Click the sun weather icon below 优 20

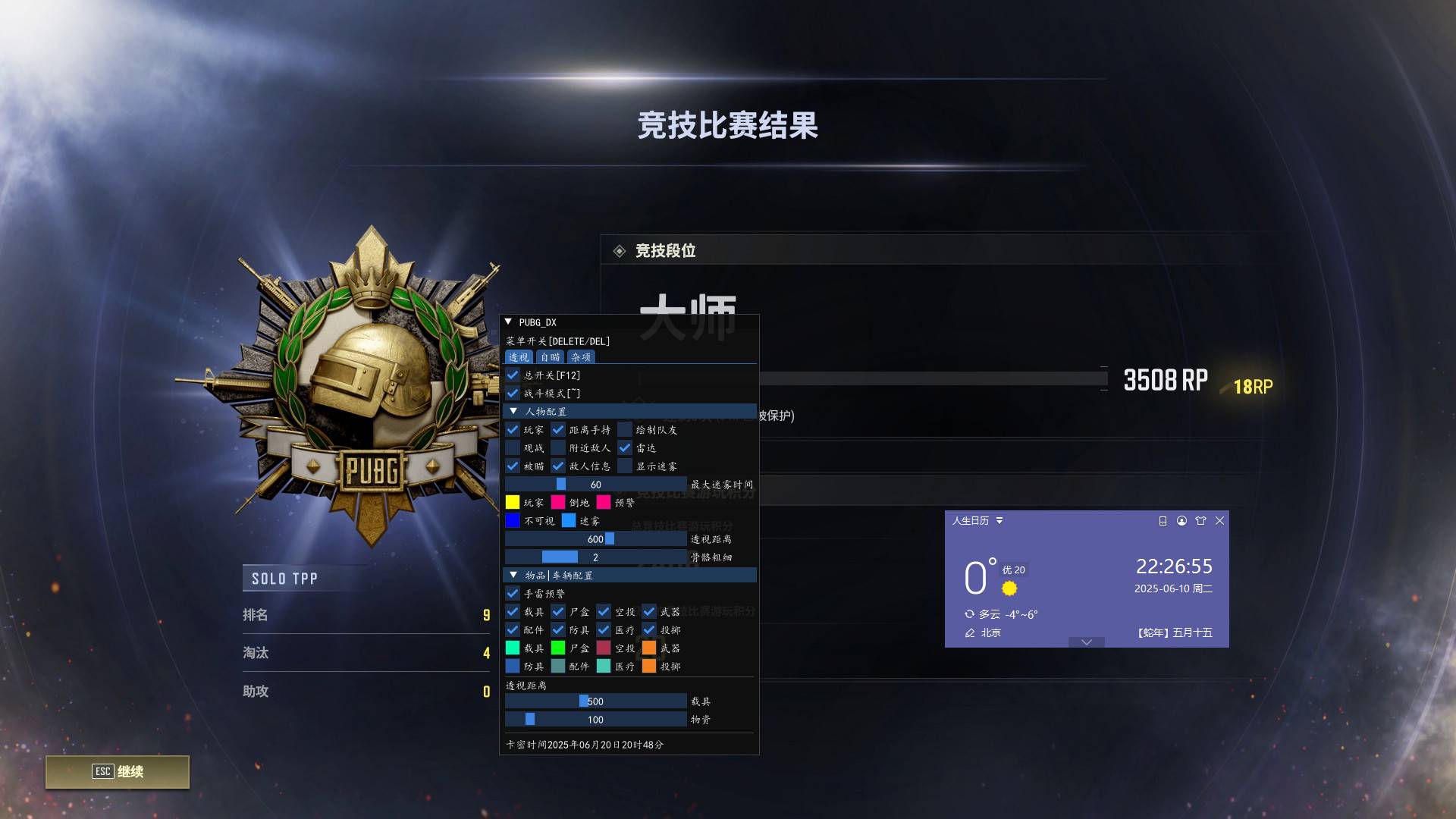(1009, 588)
